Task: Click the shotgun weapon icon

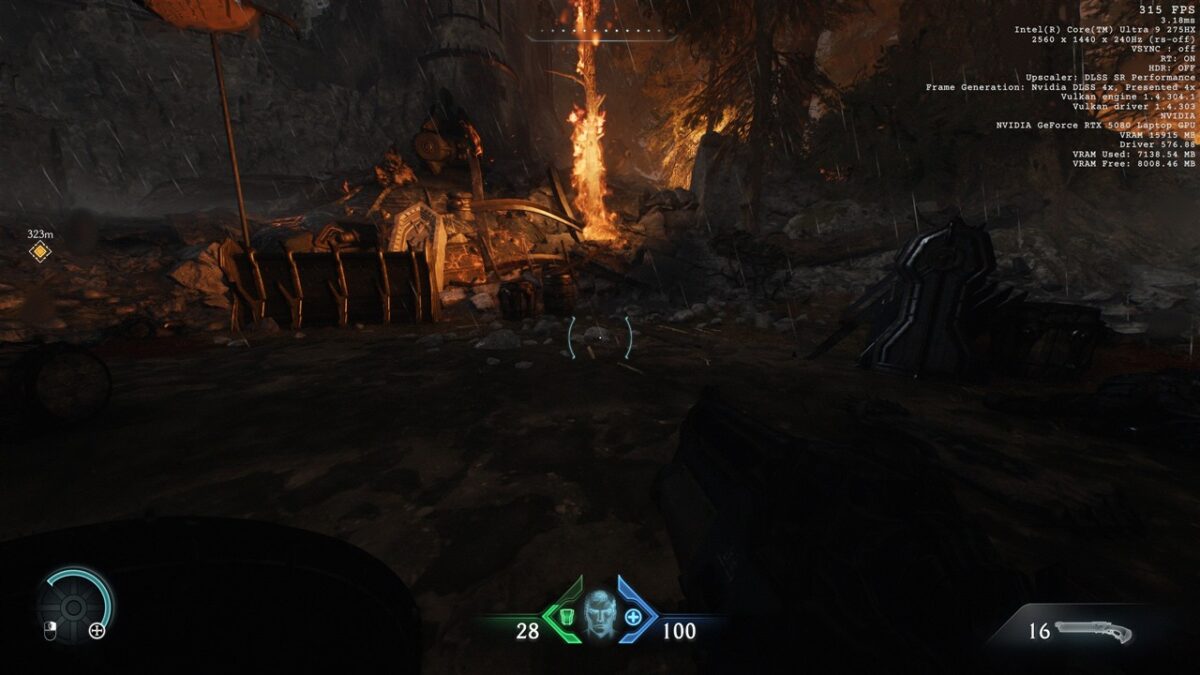Action: [1094, 632]
